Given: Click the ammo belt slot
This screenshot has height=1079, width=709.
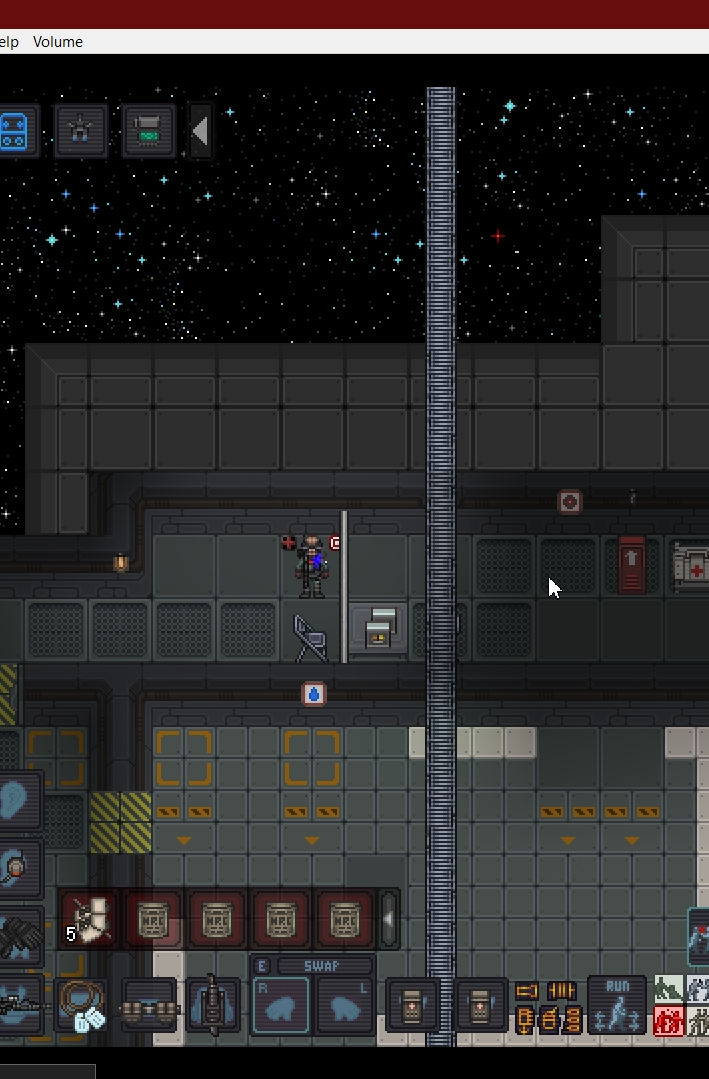Looking at the screenshot, I should coord(149,1006).
